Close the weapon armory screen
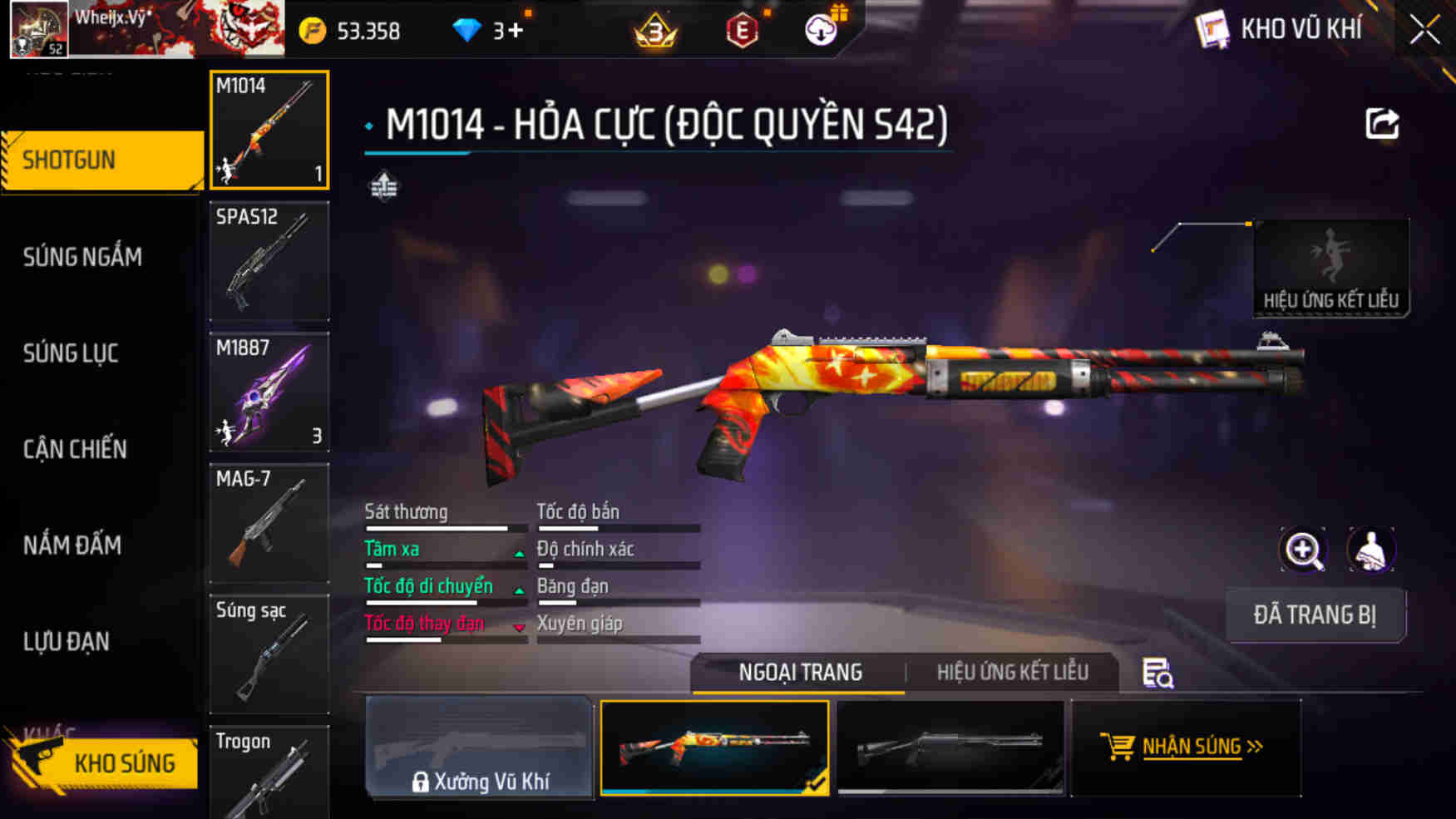Screen dimensions: 1456x819 1424,31
